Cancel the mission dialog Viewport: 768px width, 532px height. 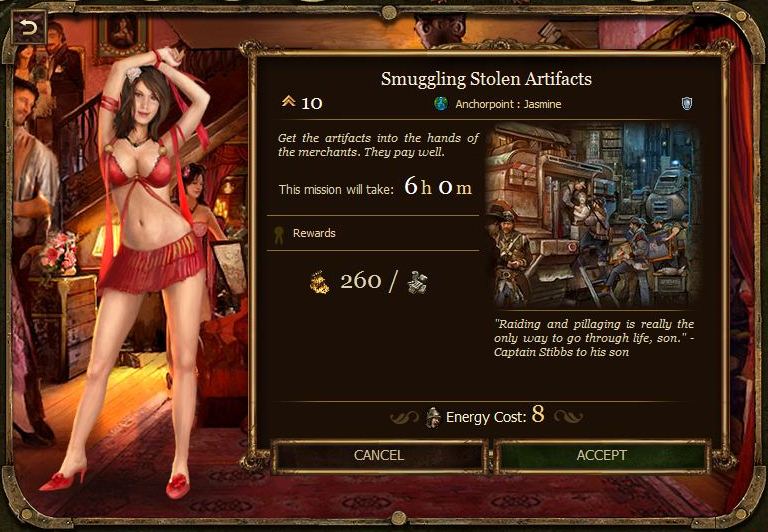[379, 455]
